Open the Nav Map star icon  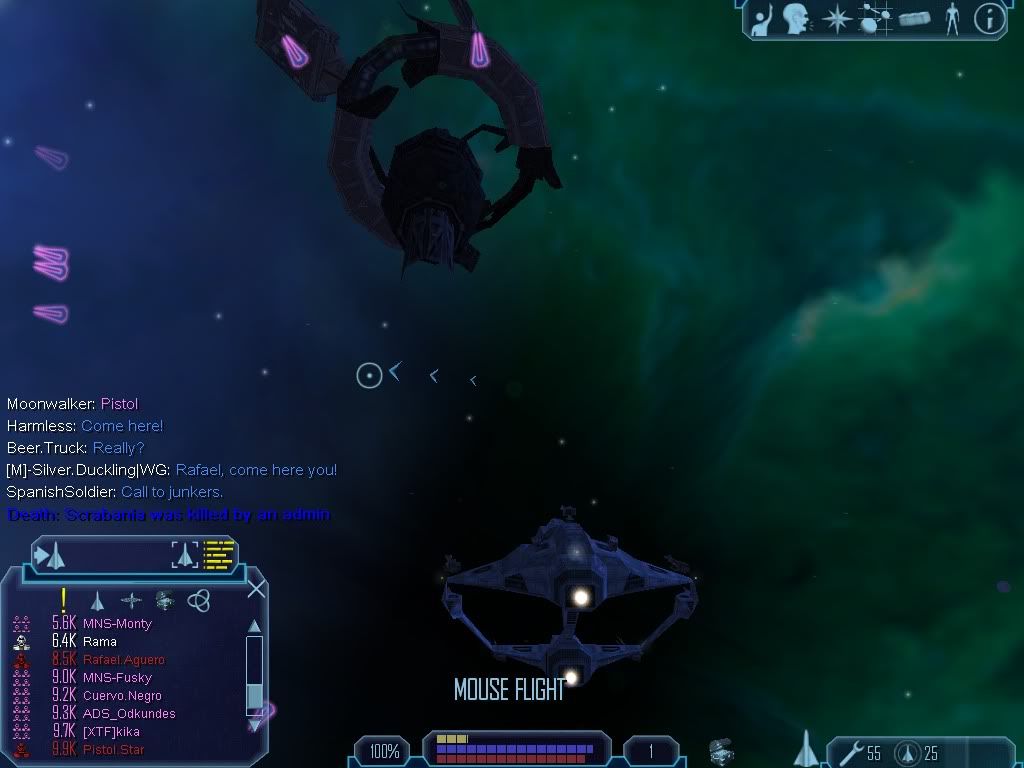(836, 19)
